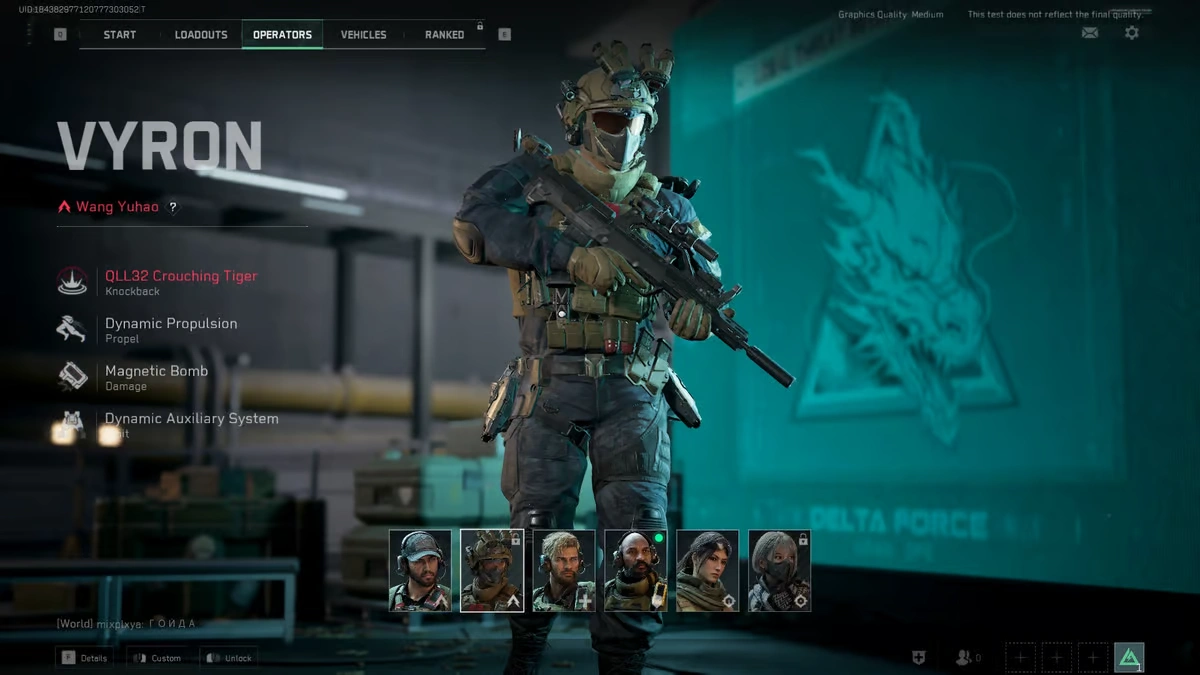The height and width of the screenshot is (675, 1200).
Task: Select the dark-haired woman operator portrait
Action: pyautogui.click(x=708, y=570)
